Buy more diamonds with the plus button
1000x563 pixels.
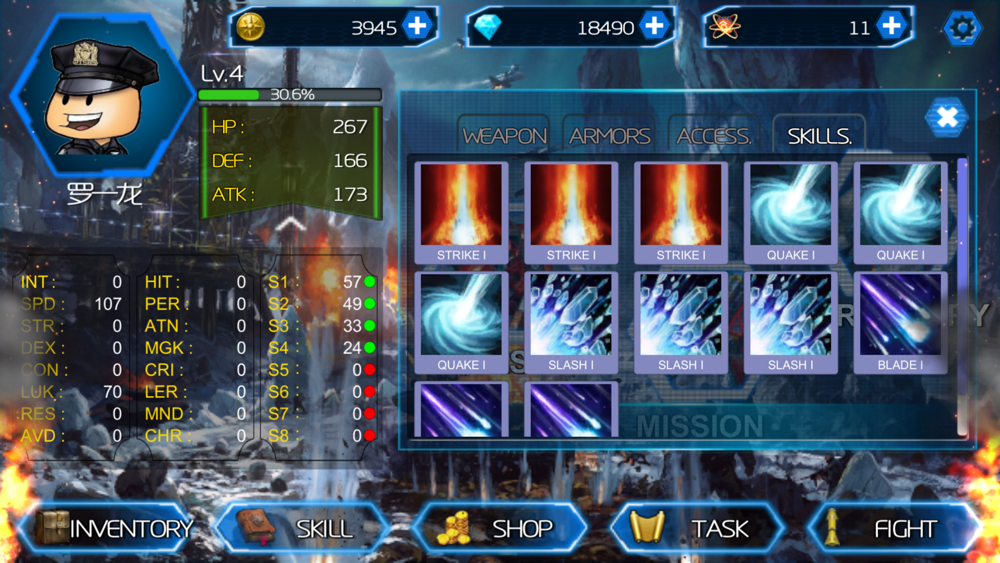(x=654, y=27)
